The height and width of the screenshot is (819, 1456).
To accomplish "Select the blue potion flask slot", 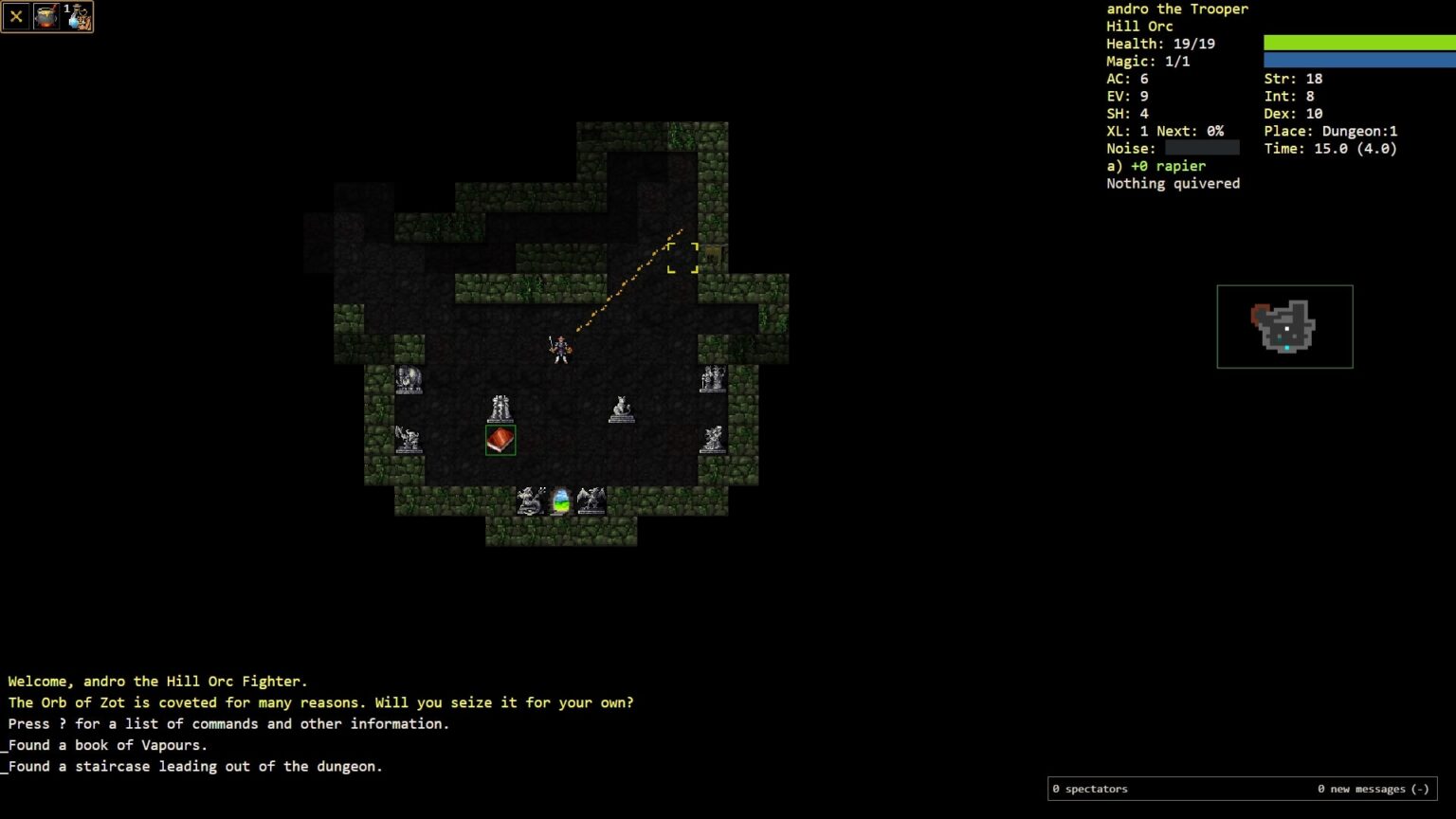I will point(78,17).
